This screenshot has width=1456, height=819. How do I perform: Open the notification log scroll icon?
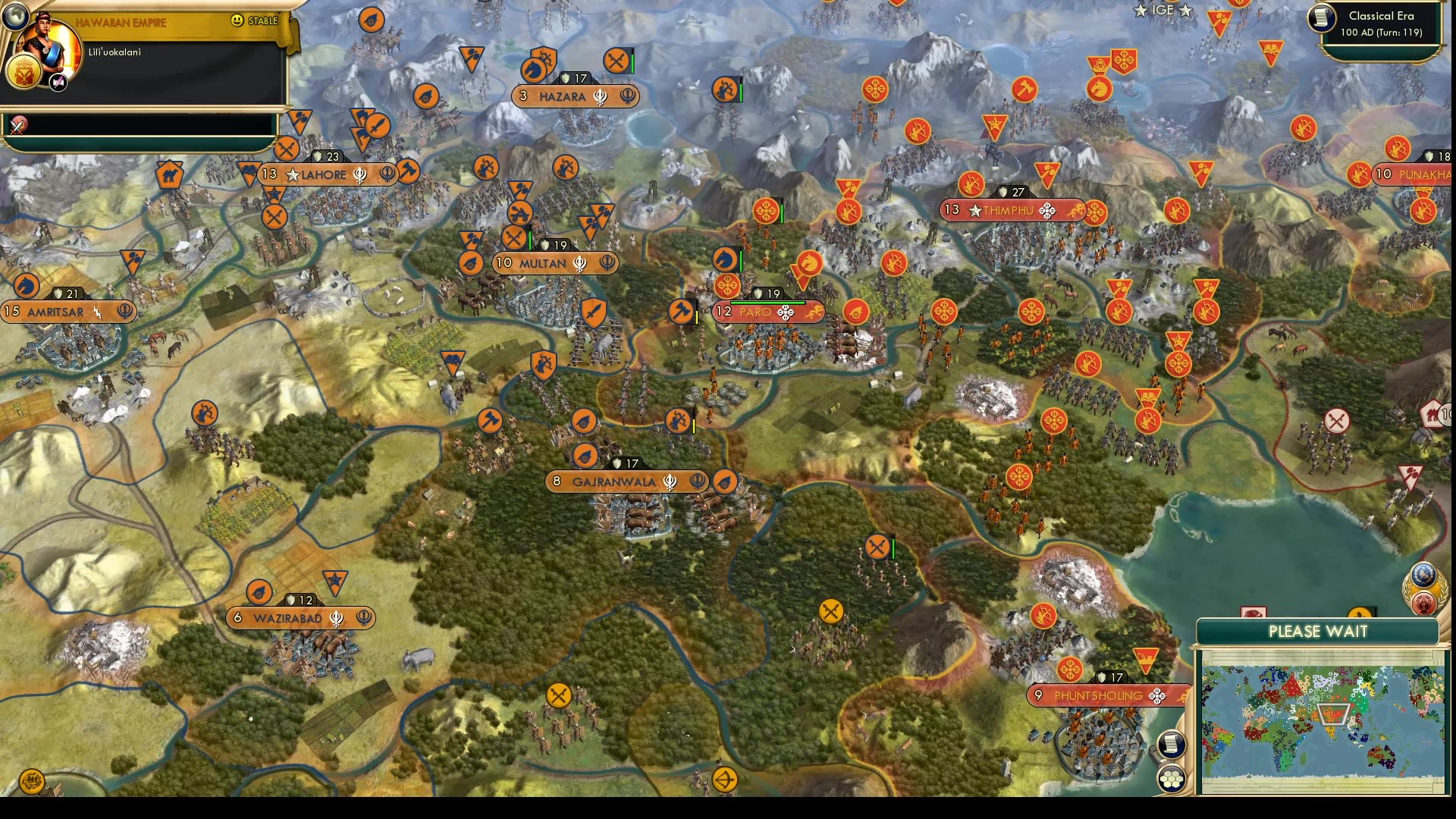pos(1172,743)
